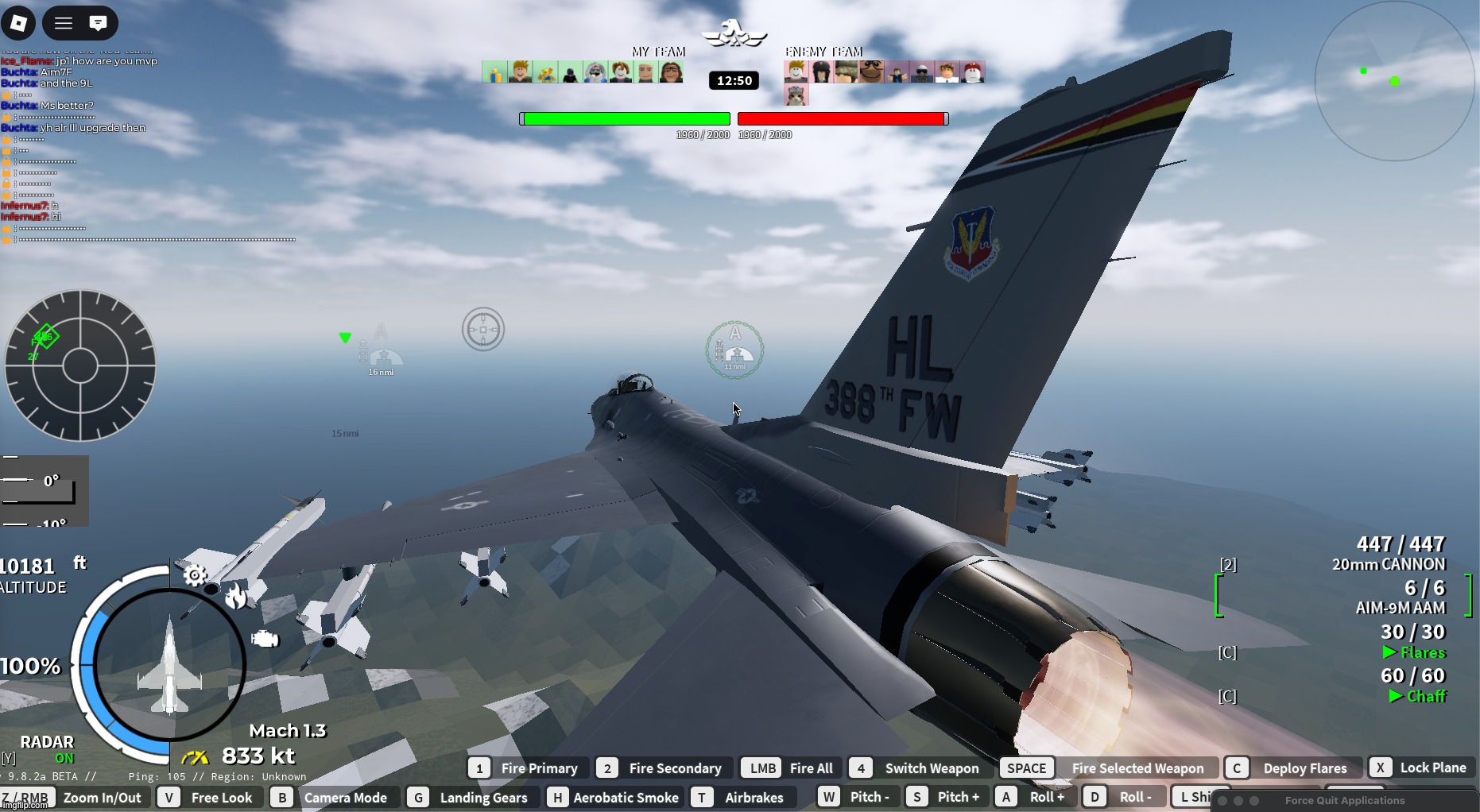Focus the Force Quit Applications window
Image resolution: width=1480 pixels, height=812 pixels.
pyautogui.click(x=1344, y=801)
